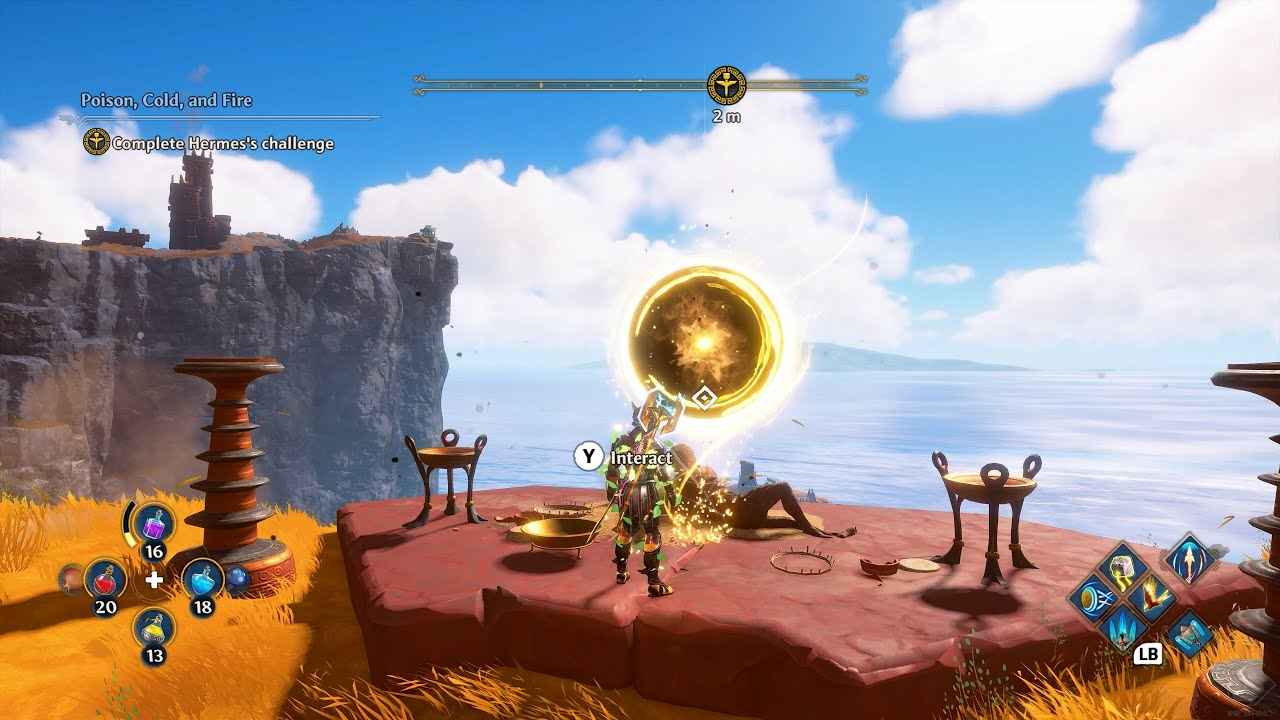Open the Poison, Cold, and Fire quest tracker
This screenshot has height=720, width=1280.
[x=166, y=100]
